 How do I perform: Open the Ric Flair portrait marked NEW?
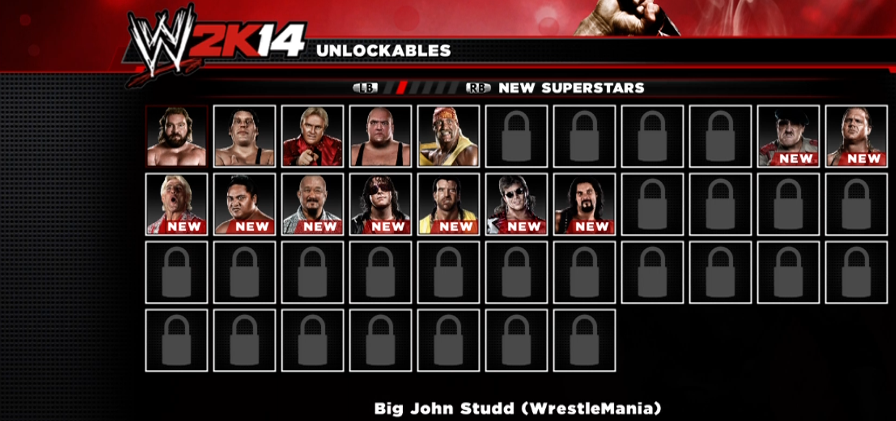click(x=177, y=204)
